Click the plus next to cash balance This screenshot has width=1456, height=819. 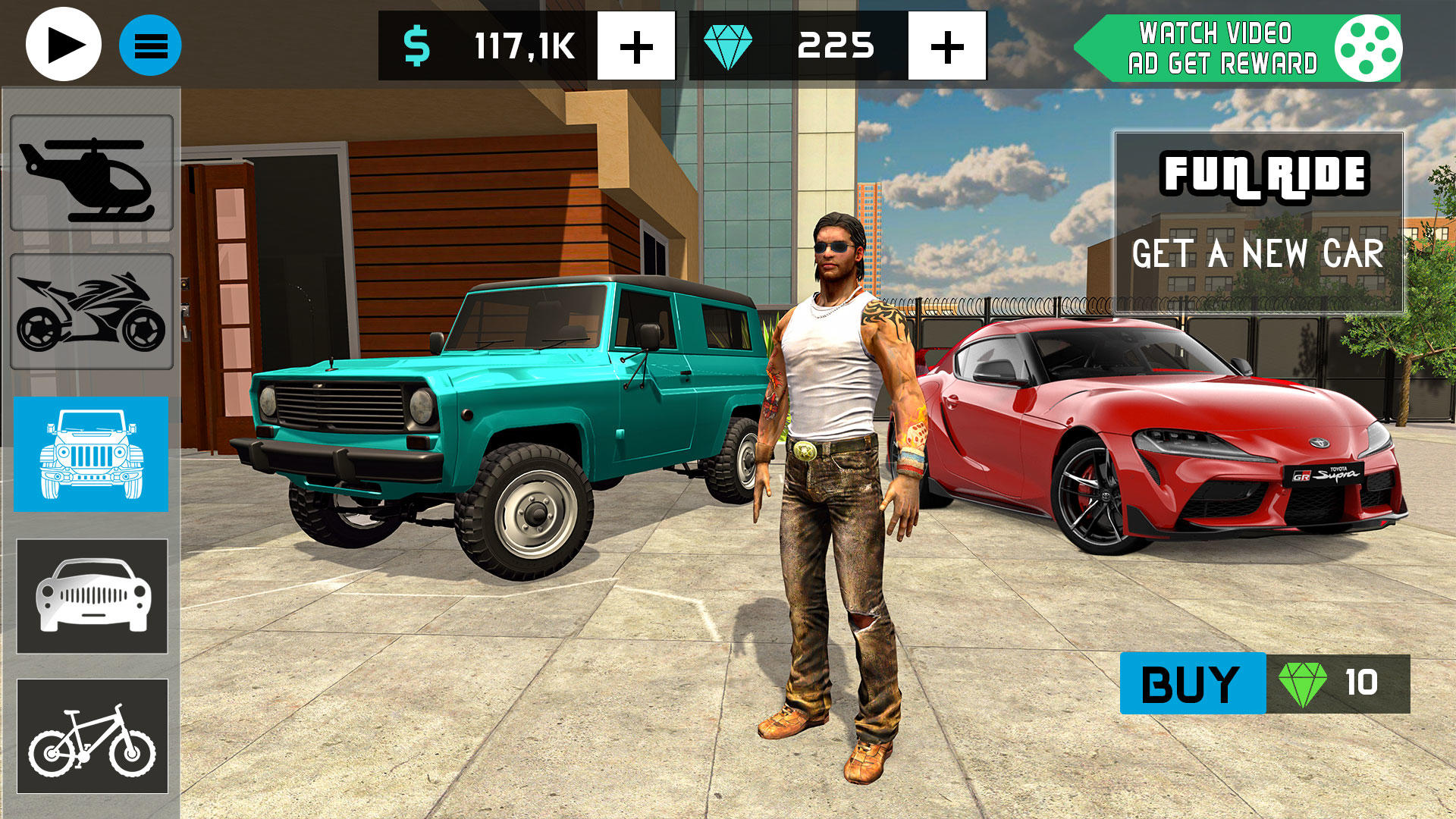pyautogui.click(x=636, y=47)
